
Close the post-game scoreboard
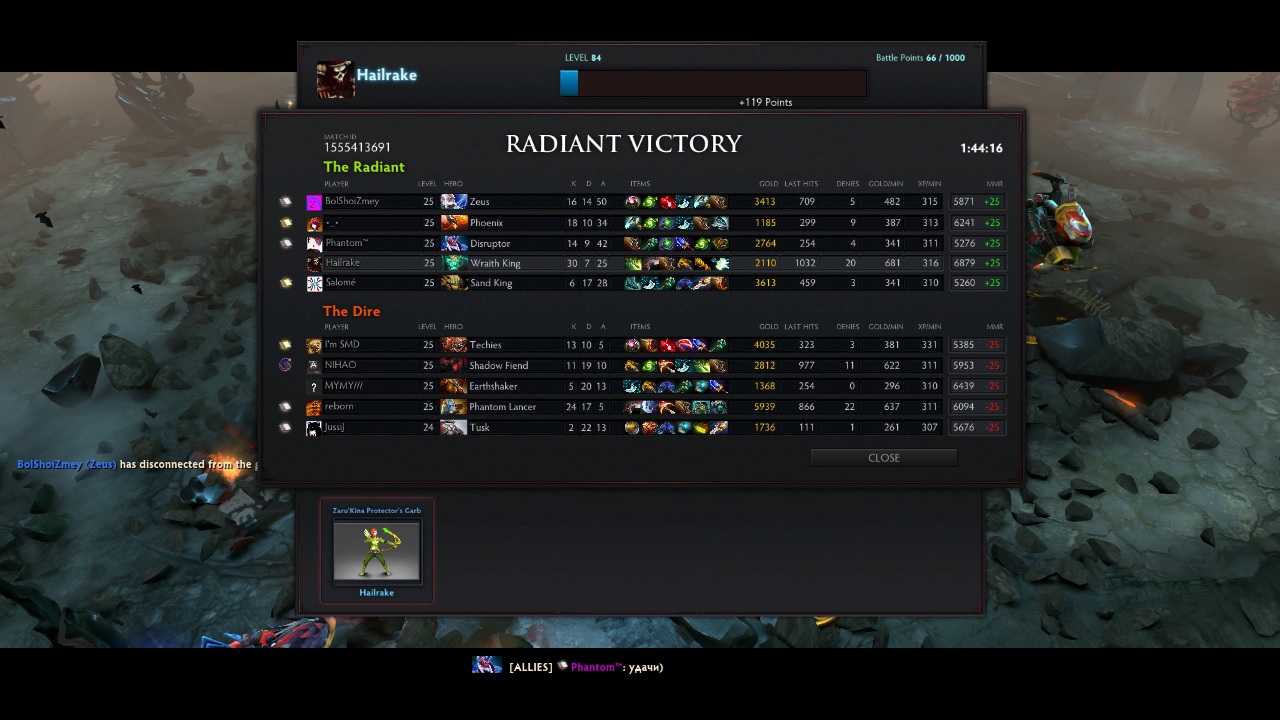(883, 458)
